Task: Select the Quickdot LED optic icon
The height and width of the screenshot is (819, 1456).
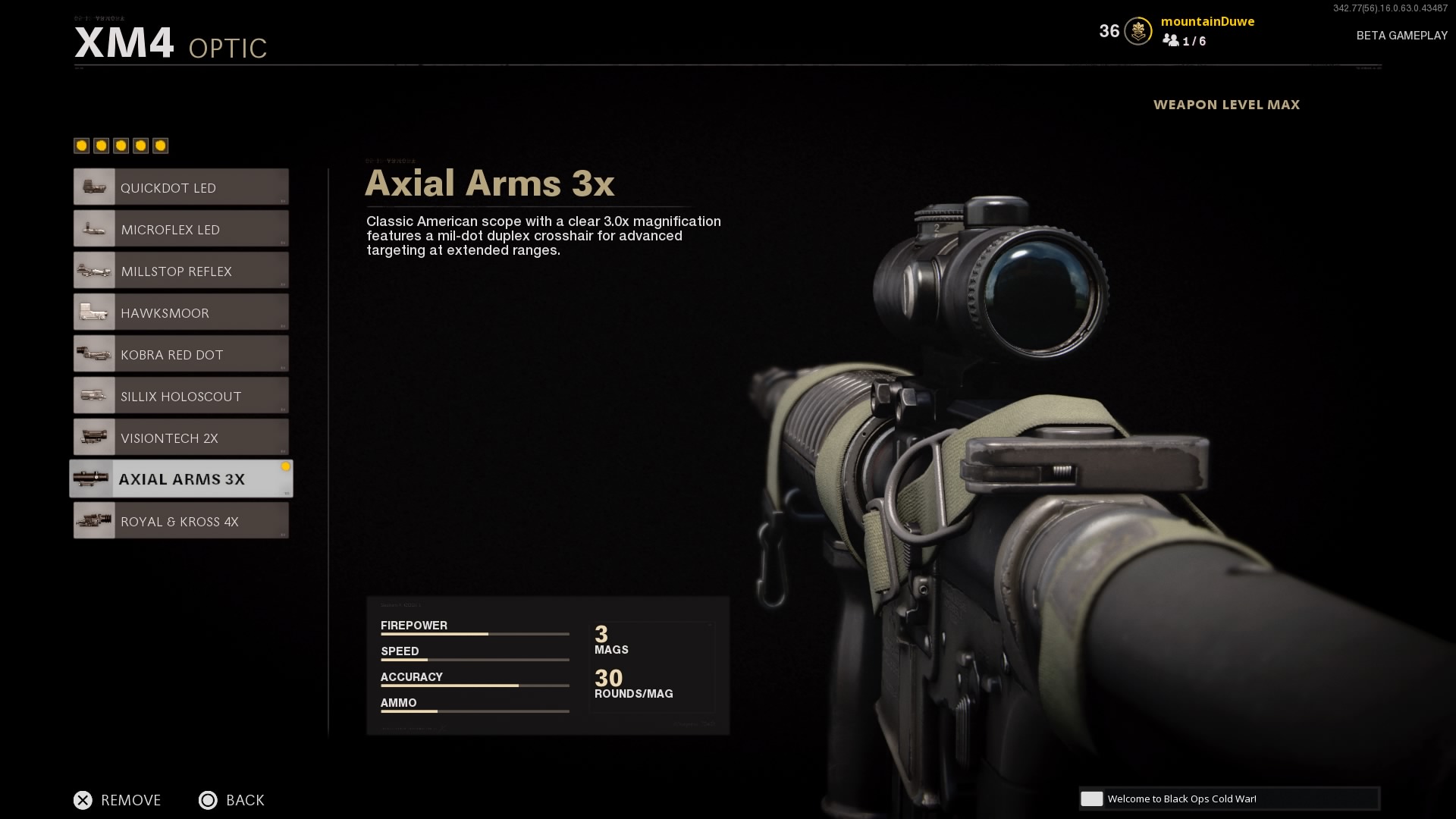Action: coord(93,187)
